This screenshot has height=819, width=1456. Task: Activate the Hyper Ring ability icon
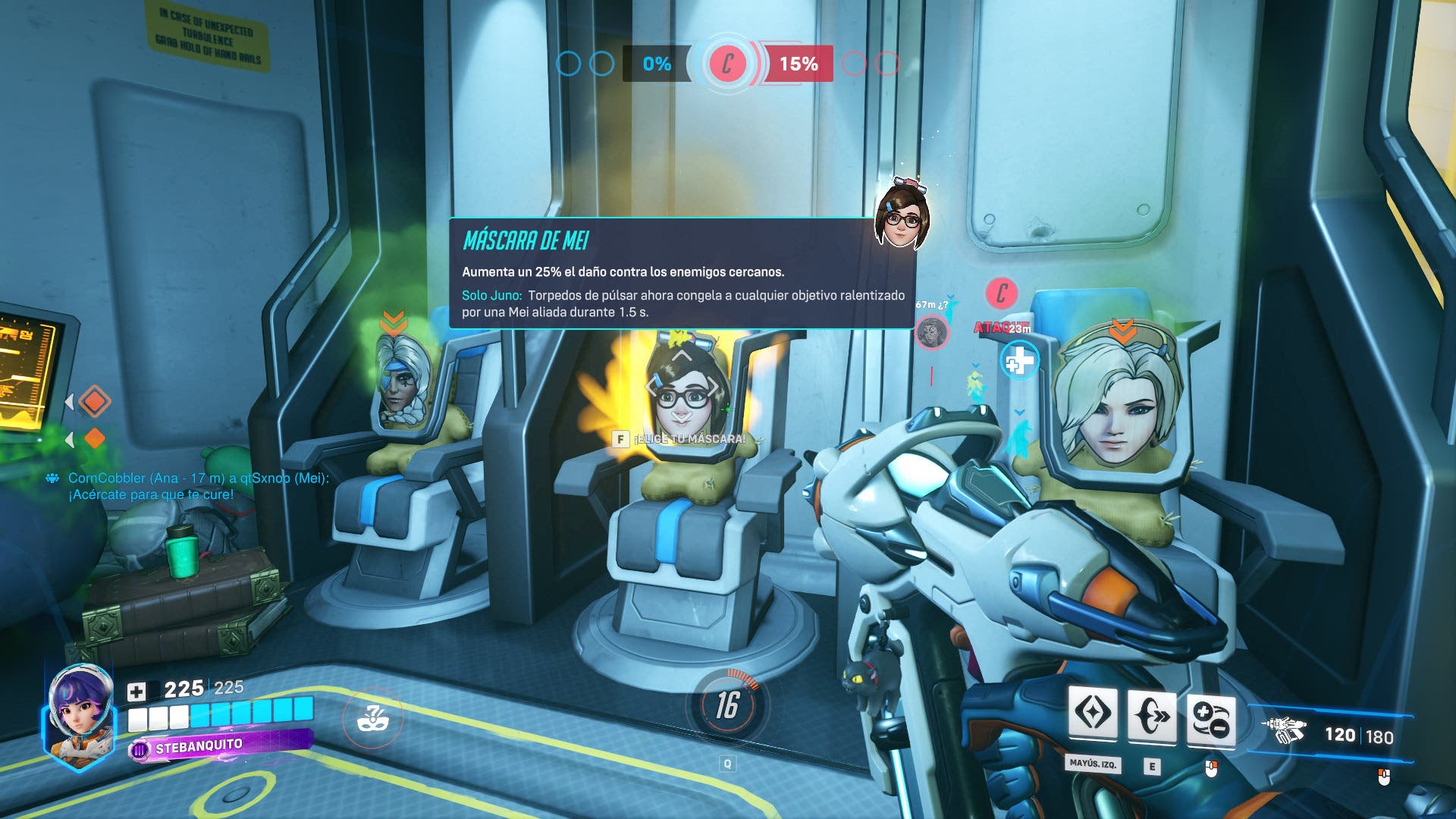[1151, 715]
